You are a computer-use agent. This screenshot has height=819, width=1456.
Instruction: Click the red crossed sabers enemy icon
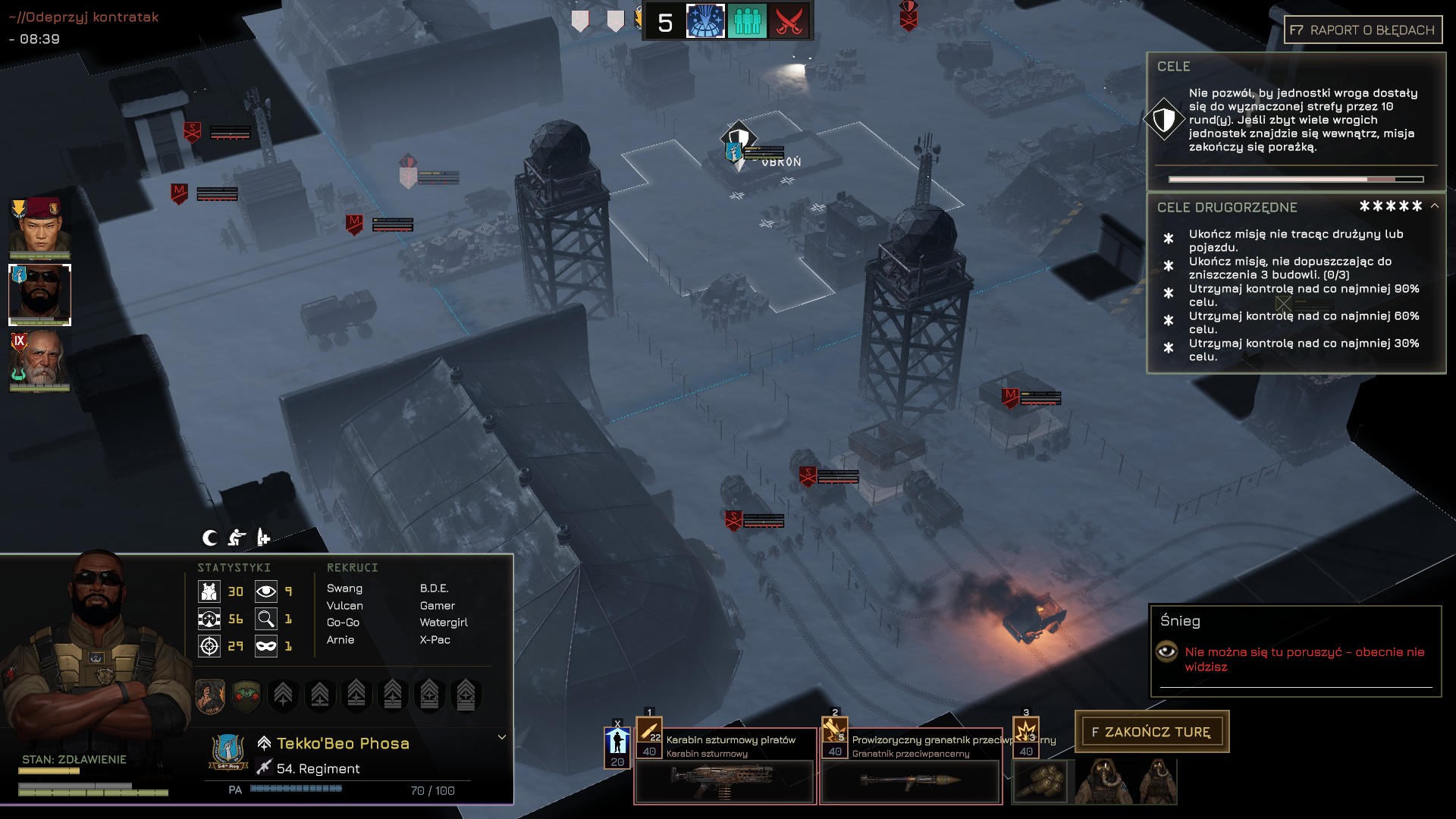789,21
